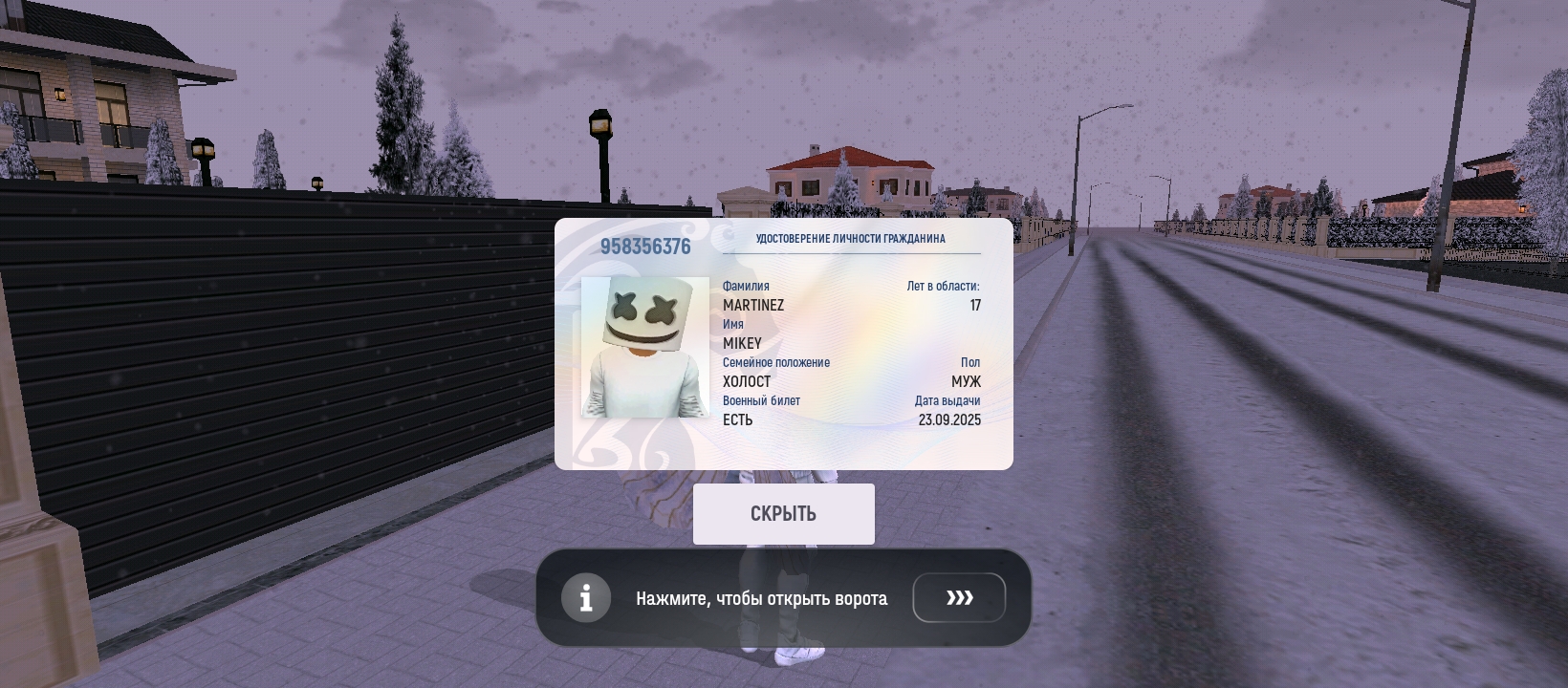Viewport: 1568px width, 688px height.
Task: Tap the military ticket value ЕСТЬ
Action: [737, 419]
